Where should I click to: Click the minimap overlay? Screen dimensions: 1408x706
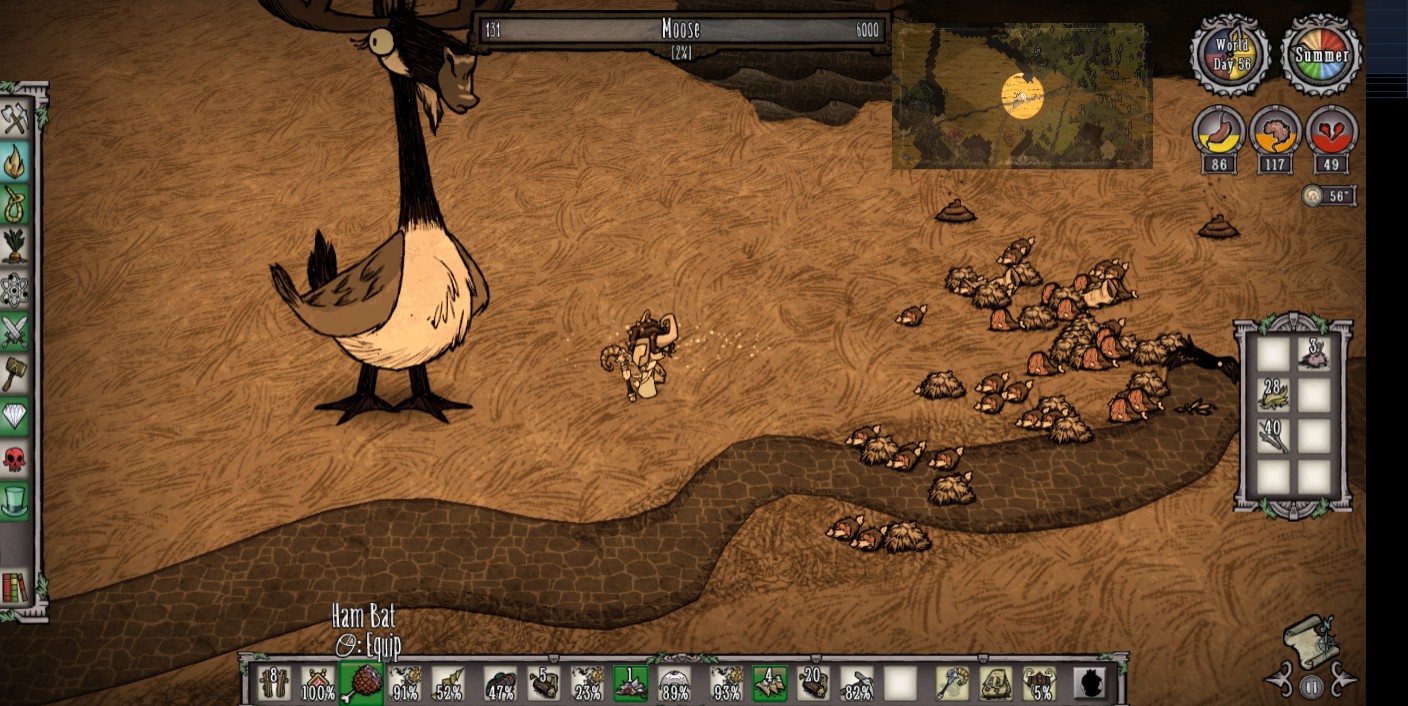(1022, 96)
